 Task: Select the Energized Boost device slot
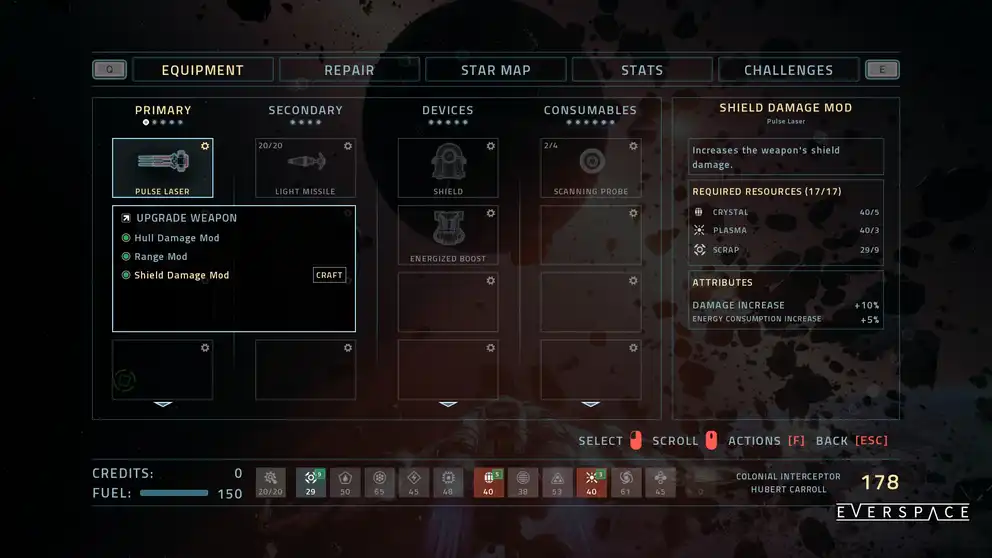[x=448, y=235]
